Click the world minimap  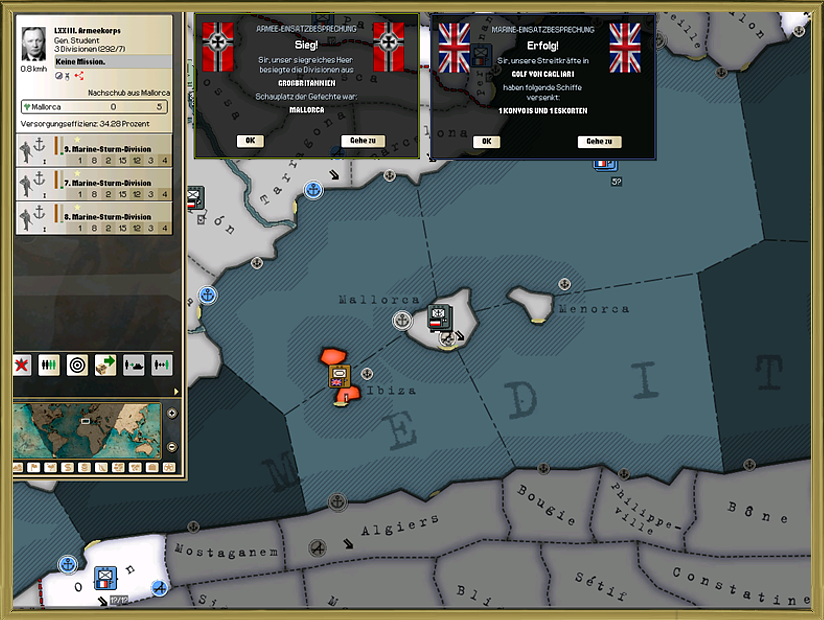88,430
